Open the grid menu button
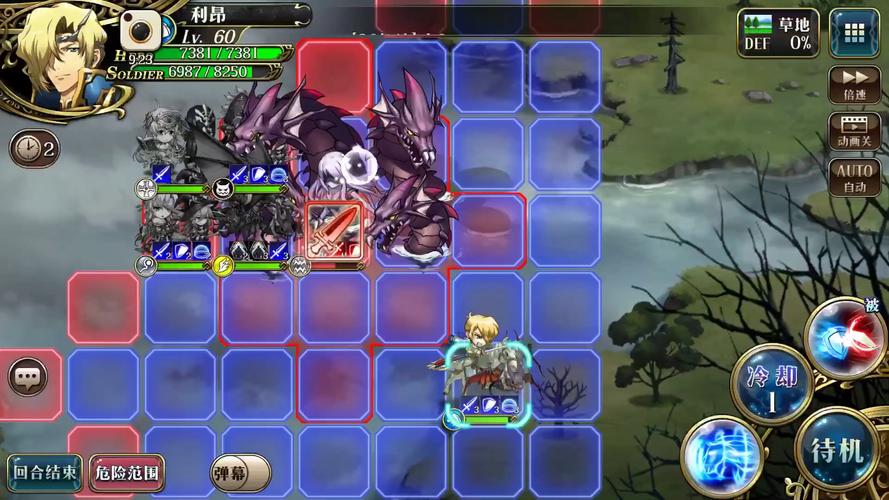 point(848,30)
